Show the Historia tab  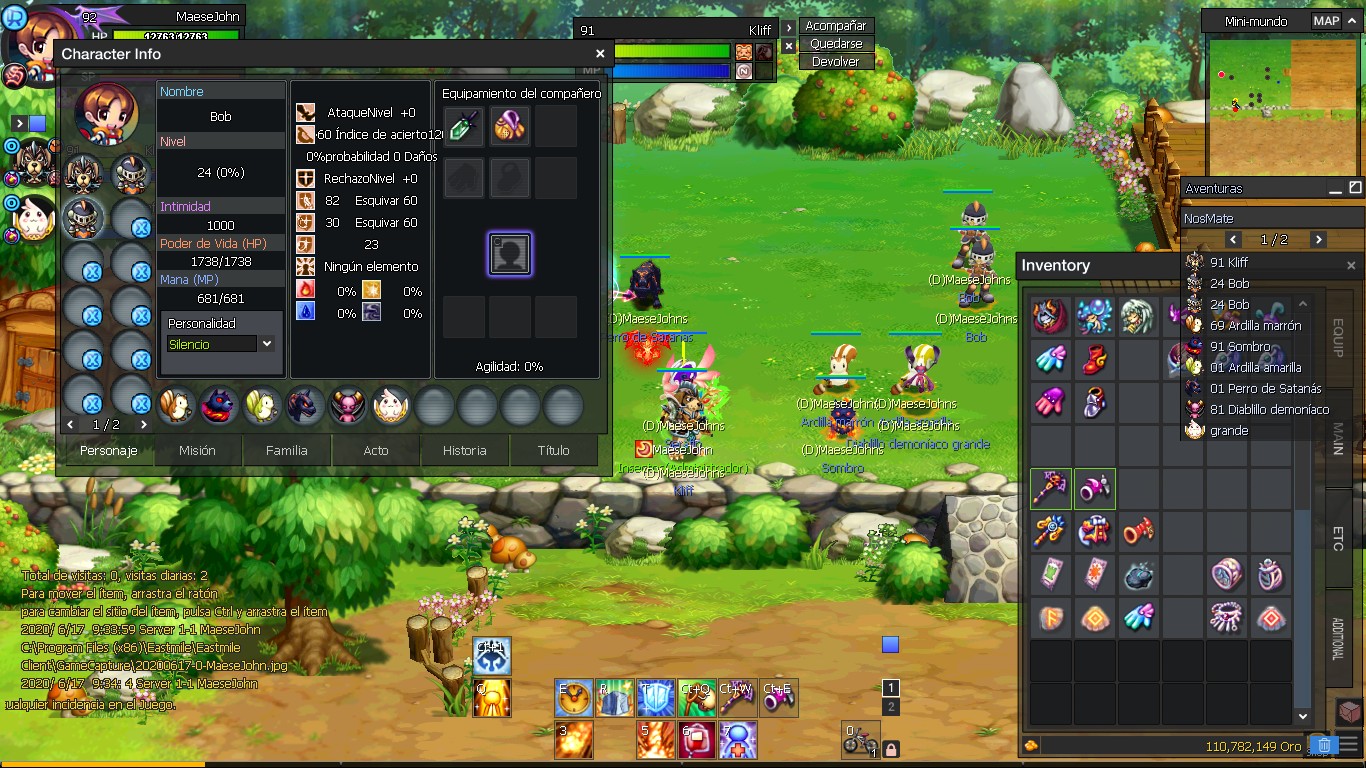tap(465, 451)
